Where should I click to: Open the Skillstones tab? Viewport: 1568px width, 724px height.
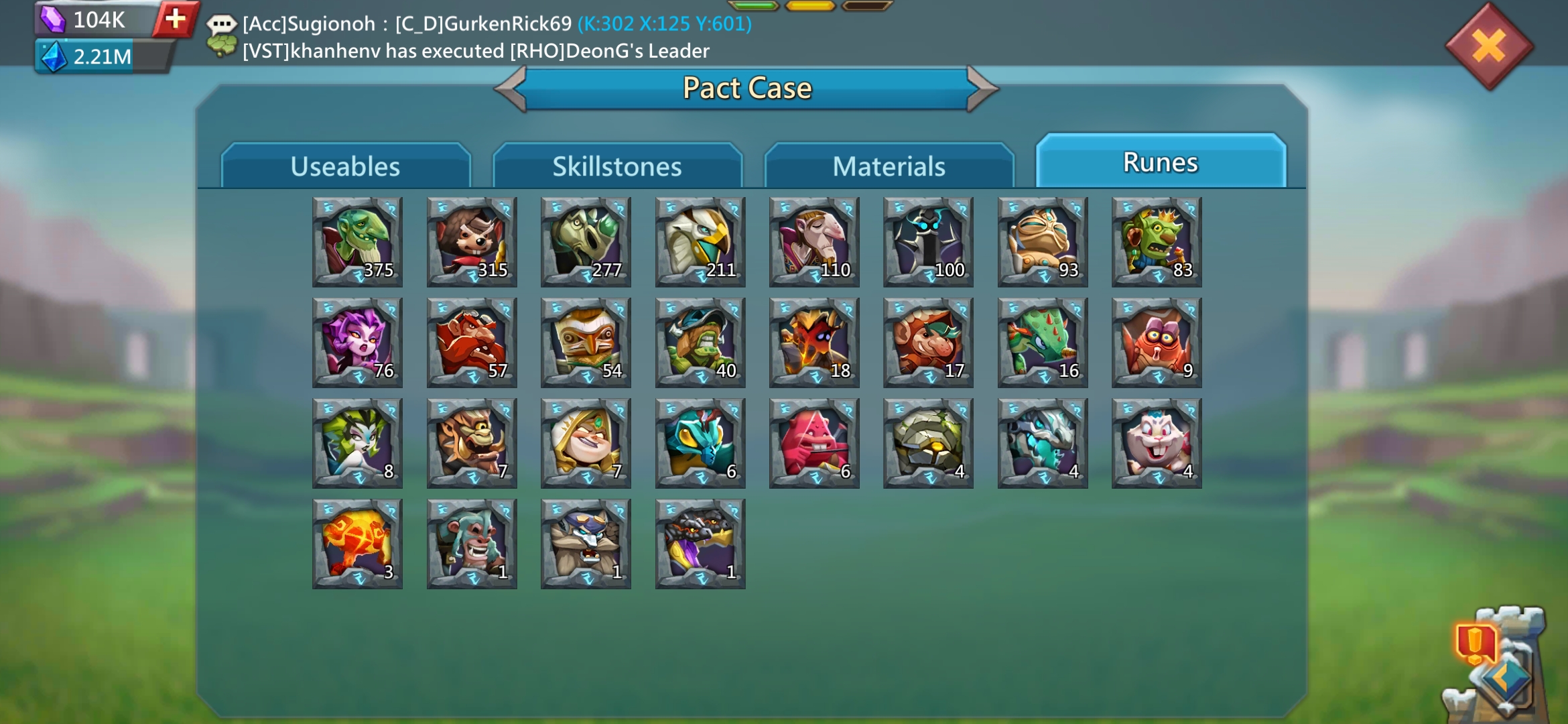[x=617, y=166]
